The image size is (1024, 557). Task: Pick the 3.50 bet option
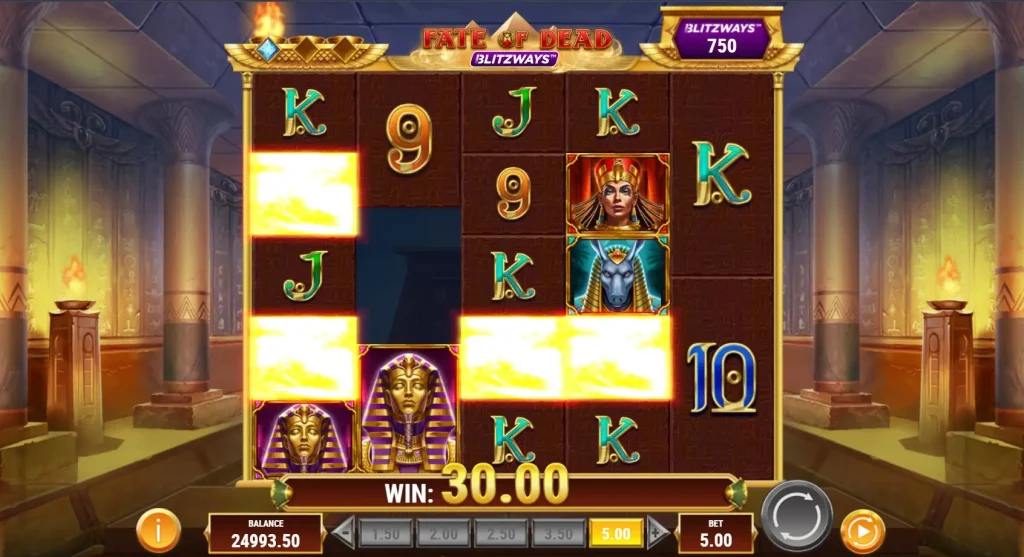click(559, 533)
